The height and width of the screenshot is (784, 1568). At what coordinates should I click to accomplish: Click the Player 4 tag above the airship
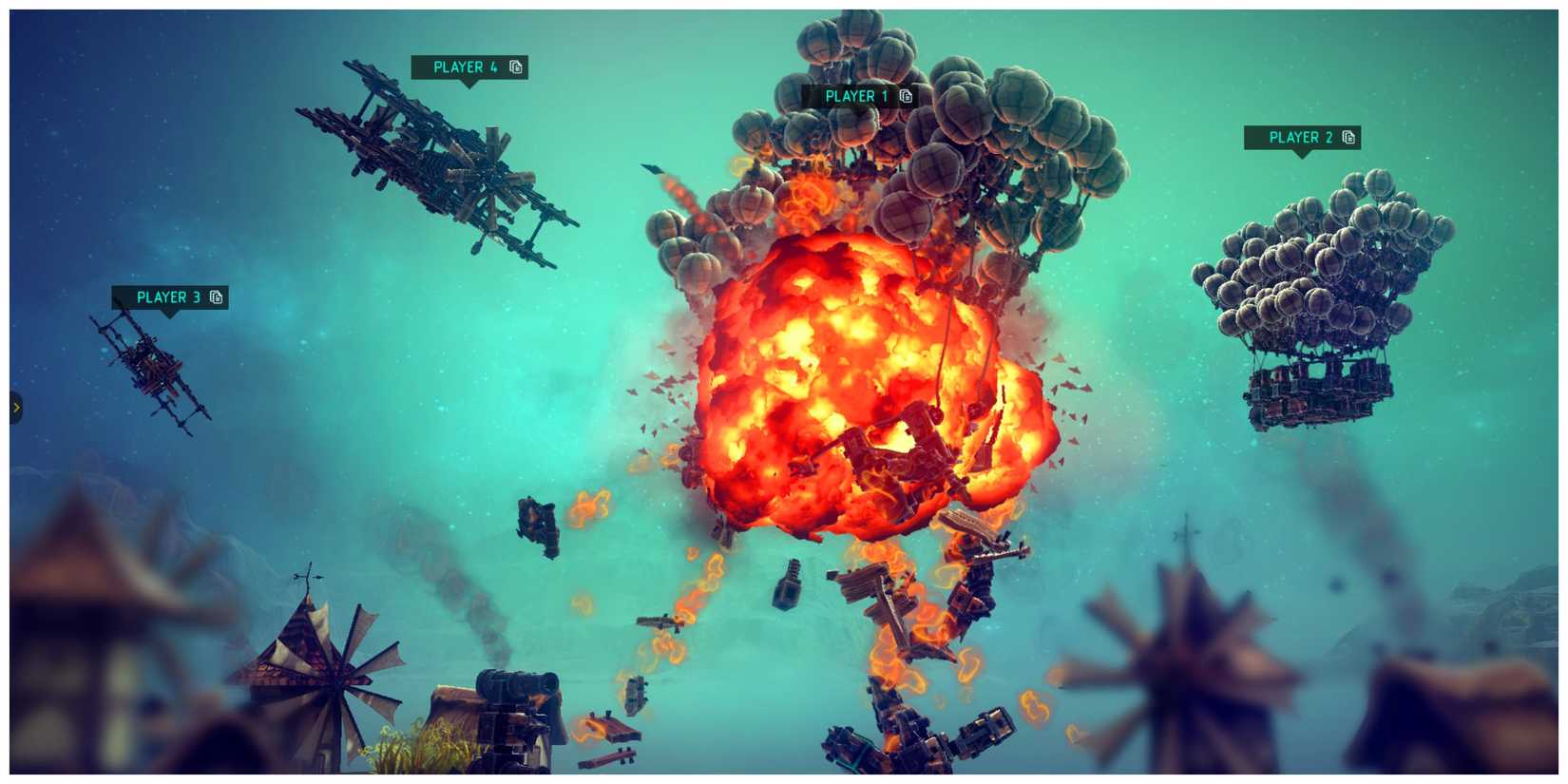coord(465,67)
